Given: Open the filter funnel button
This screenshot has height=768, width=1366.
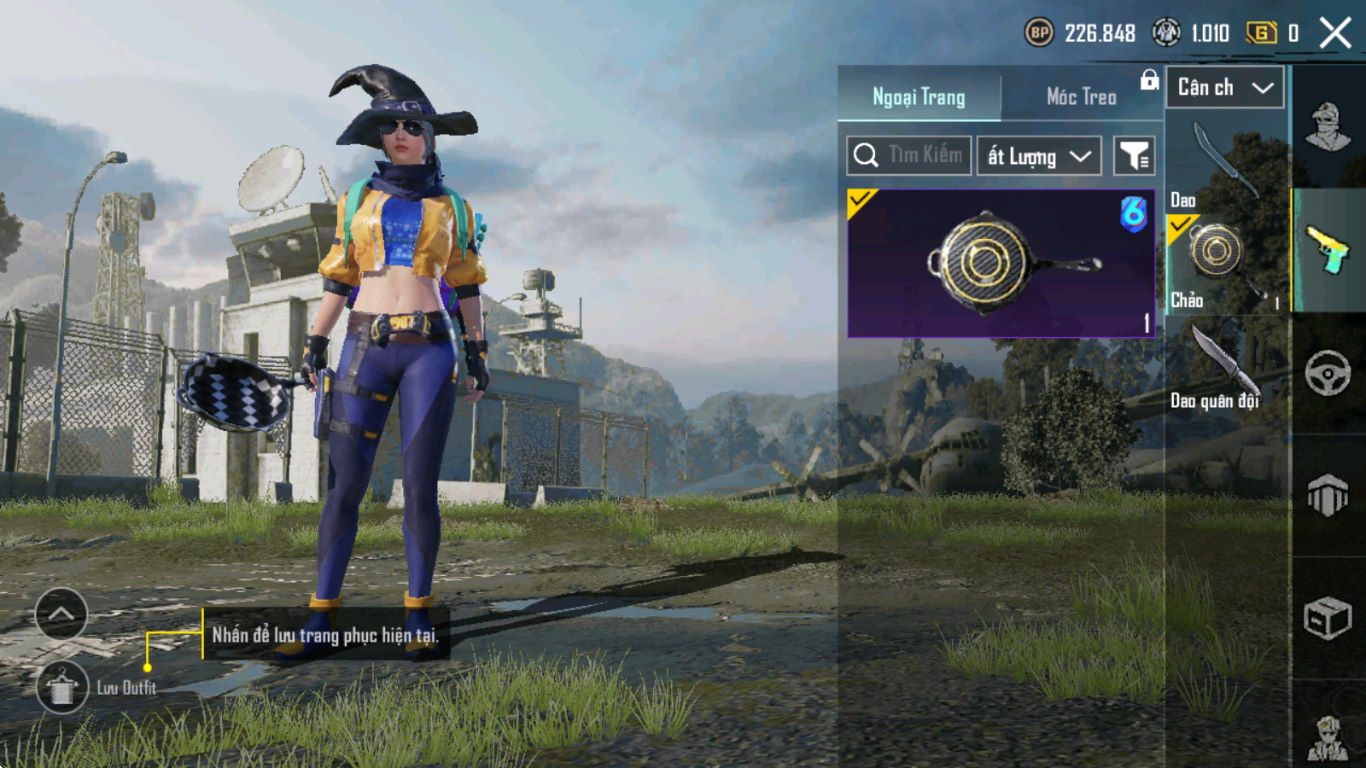Looking at the screenshot, I should (x=1135, y=156).
